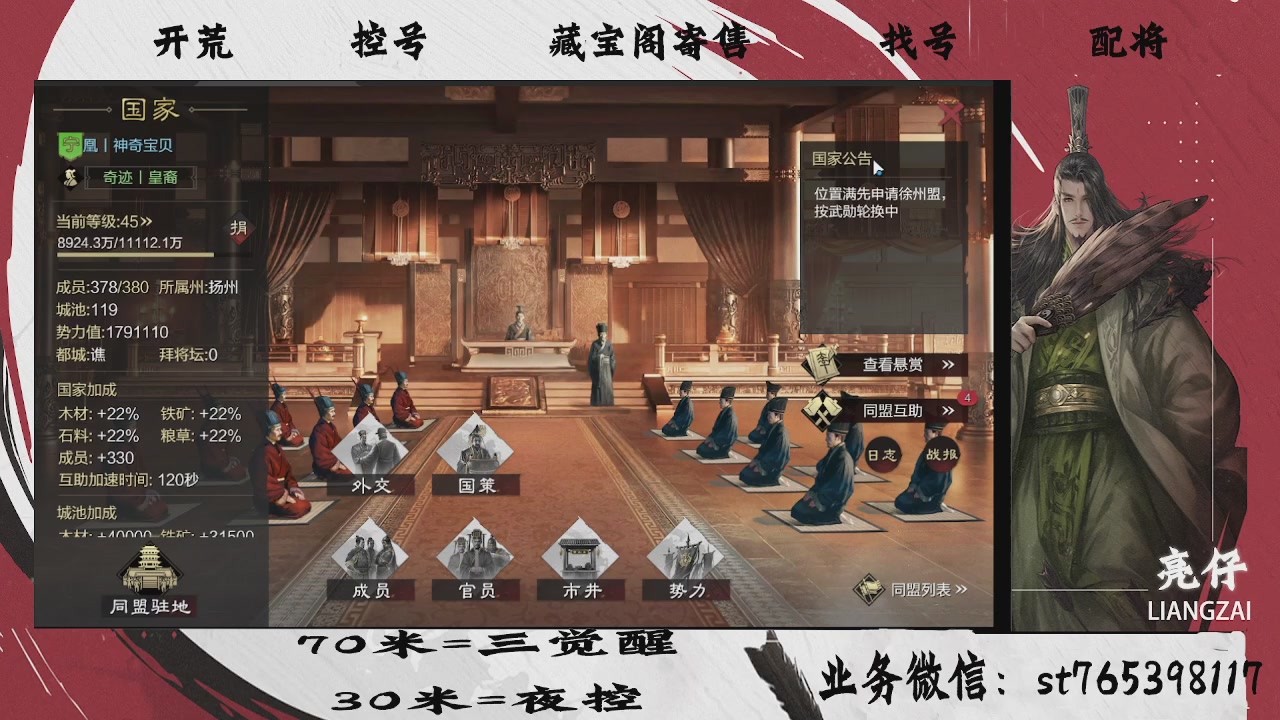The image size is (1280, 720).
Task: Open 同盟互助 with notification badge 4
Action: pos(891,410)
